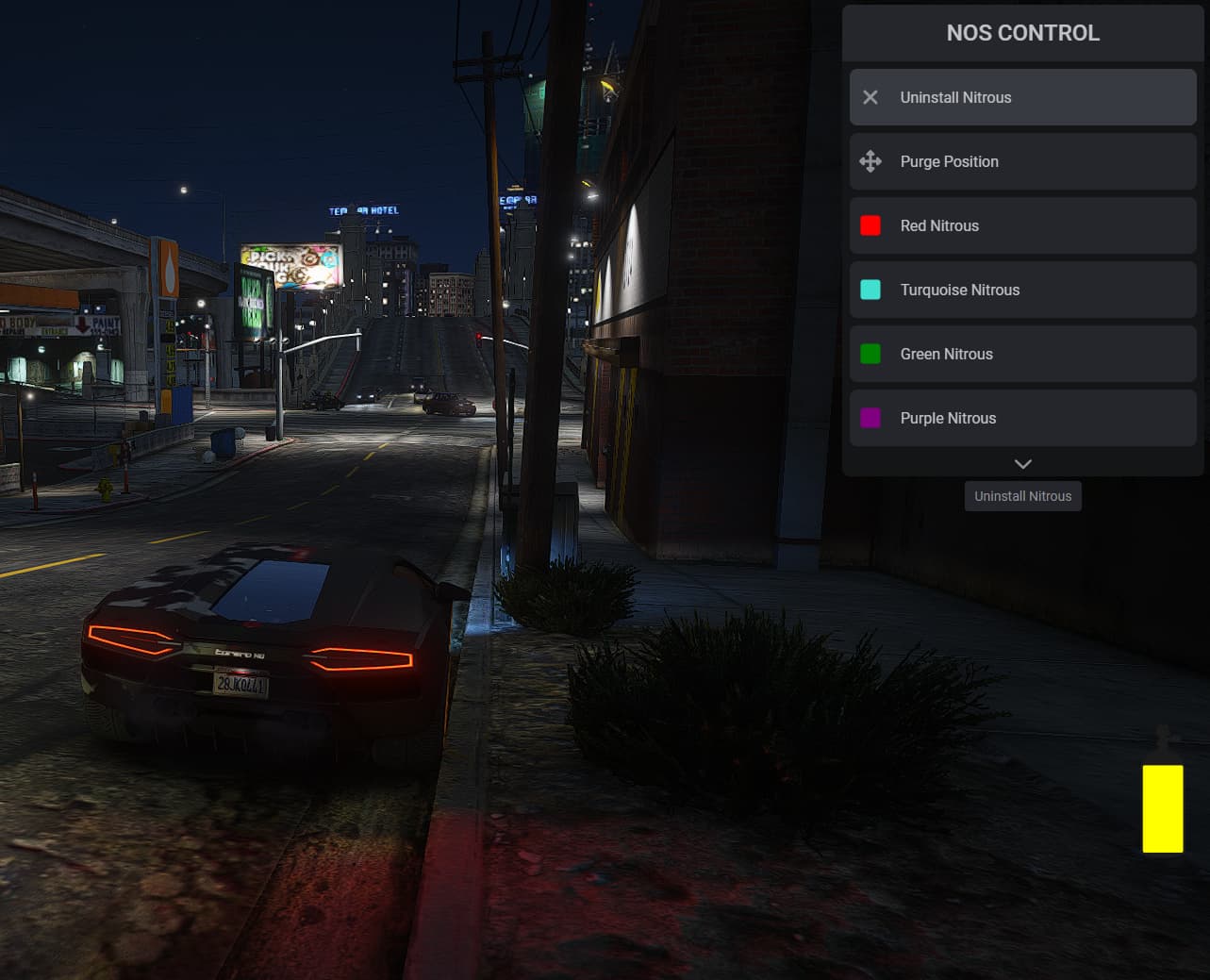Enable Purple Nitrous

coord(1022,418)
